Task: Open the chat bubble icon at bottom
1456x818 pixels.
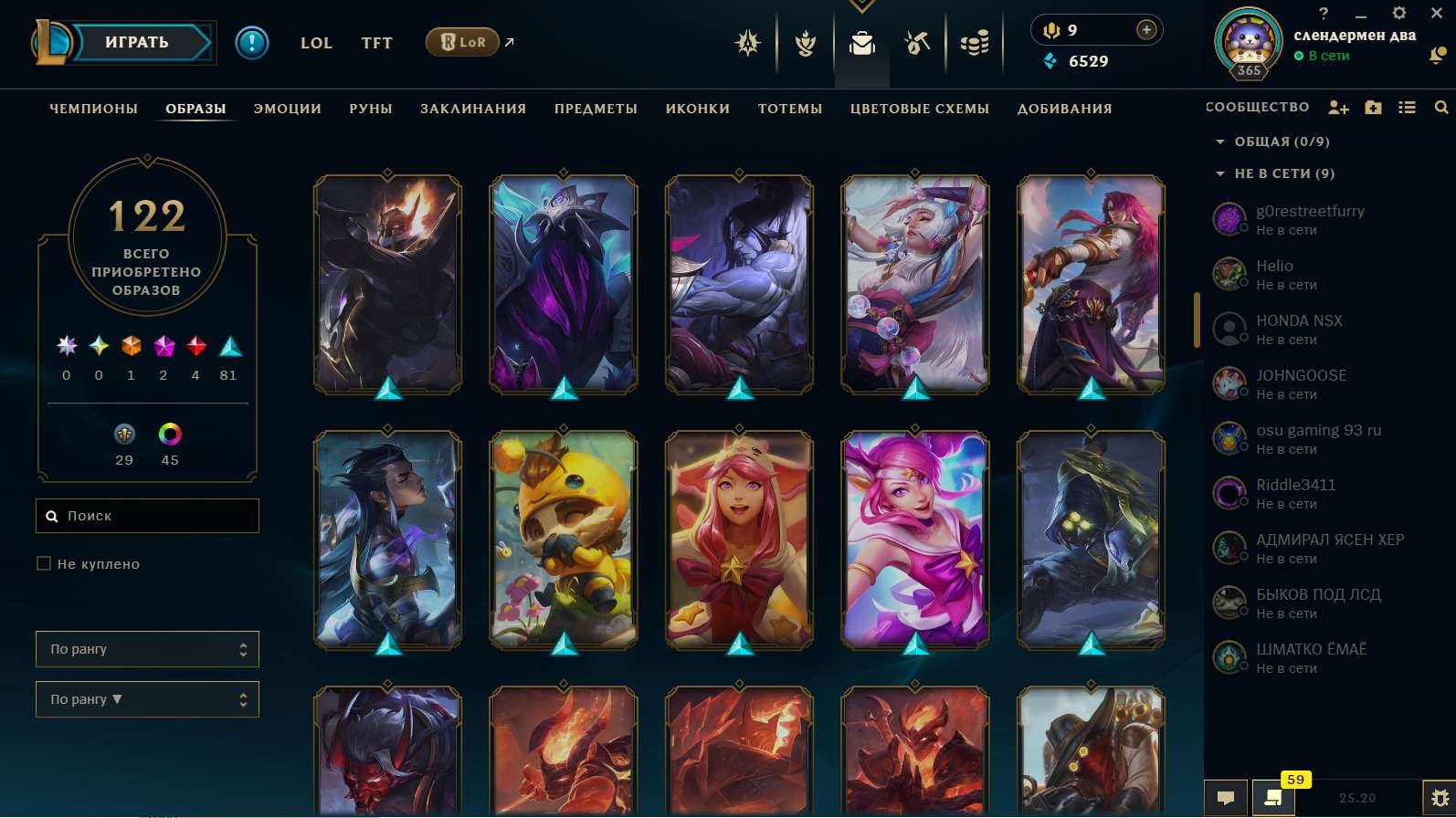Action: pyautogui.click(x=1227, y=796)
